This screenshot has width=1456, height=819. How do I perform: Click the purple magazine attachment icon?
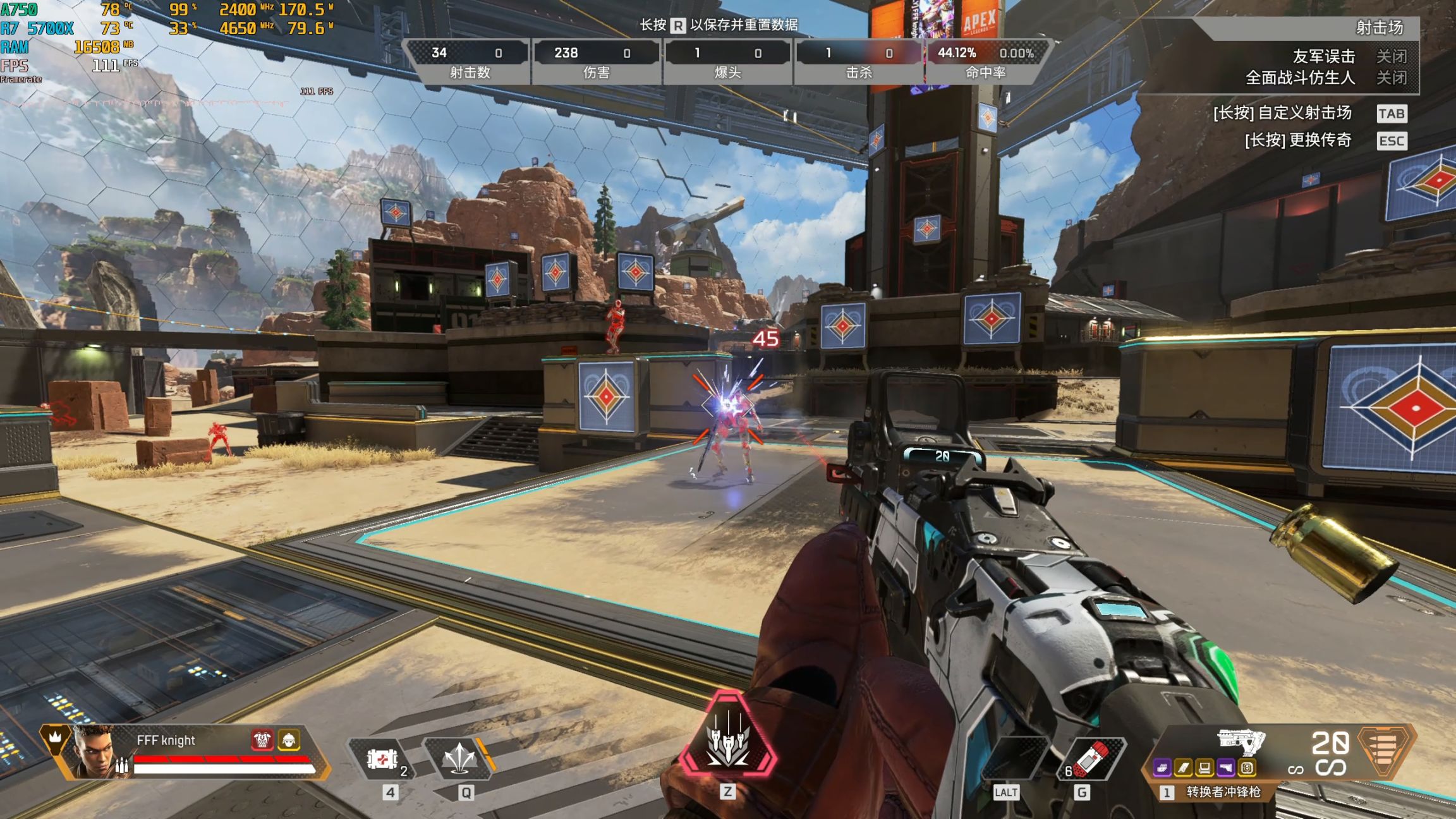(1162, 768)
